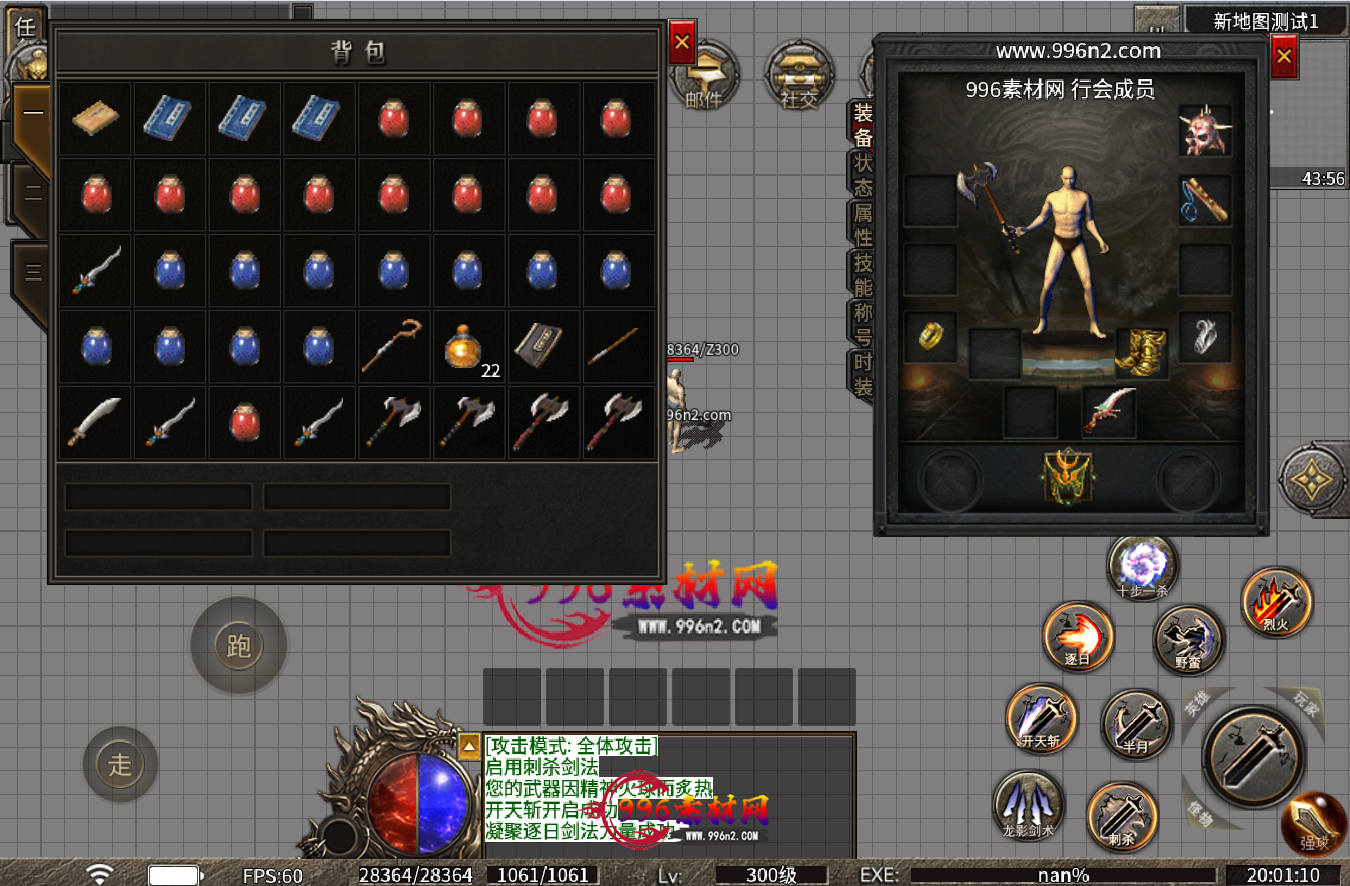
Task: Cast the 十步一杀 skill
Action: click(1142, 567)
